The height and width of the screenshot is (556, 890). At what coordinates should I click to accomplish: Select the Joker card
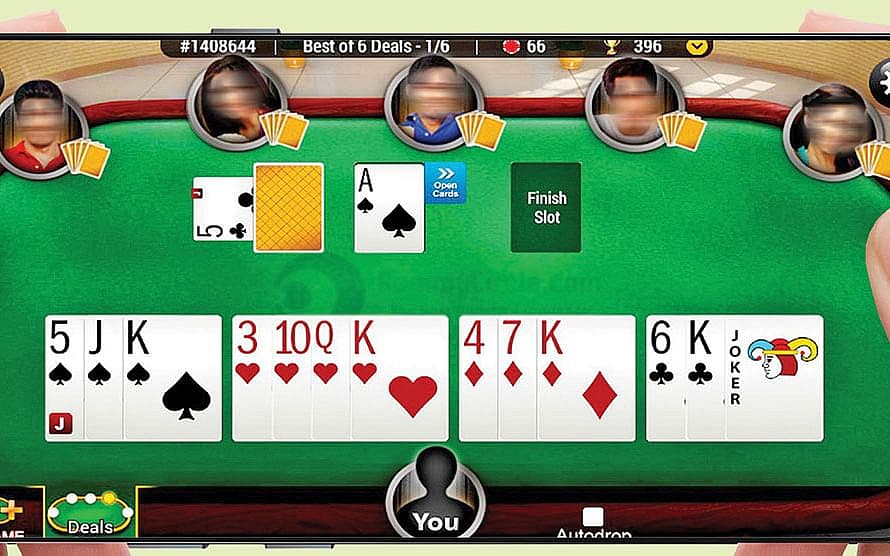pos(776,377)
